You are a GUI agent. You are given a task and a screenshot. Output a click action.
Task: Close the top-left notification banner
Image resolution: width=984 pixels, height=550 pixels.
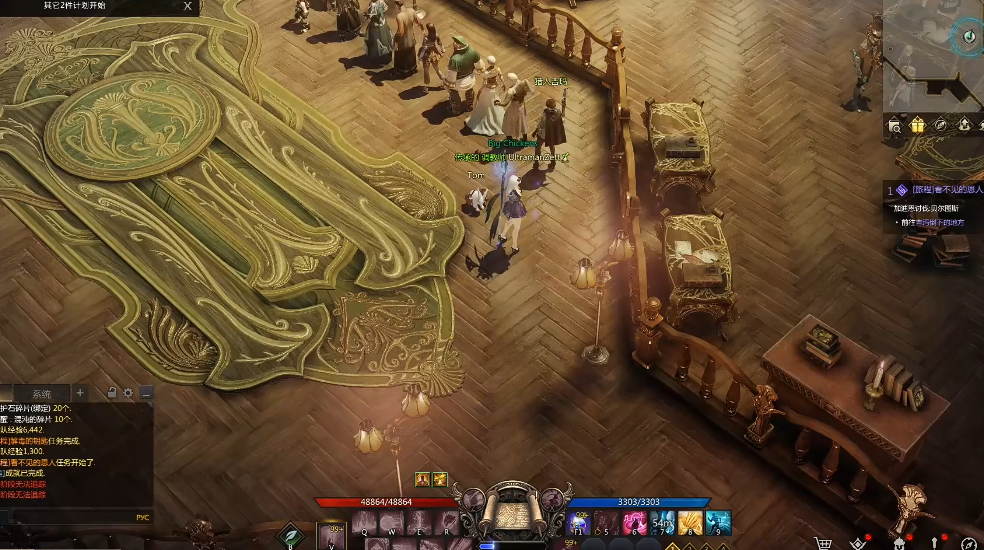coord(188,6)
